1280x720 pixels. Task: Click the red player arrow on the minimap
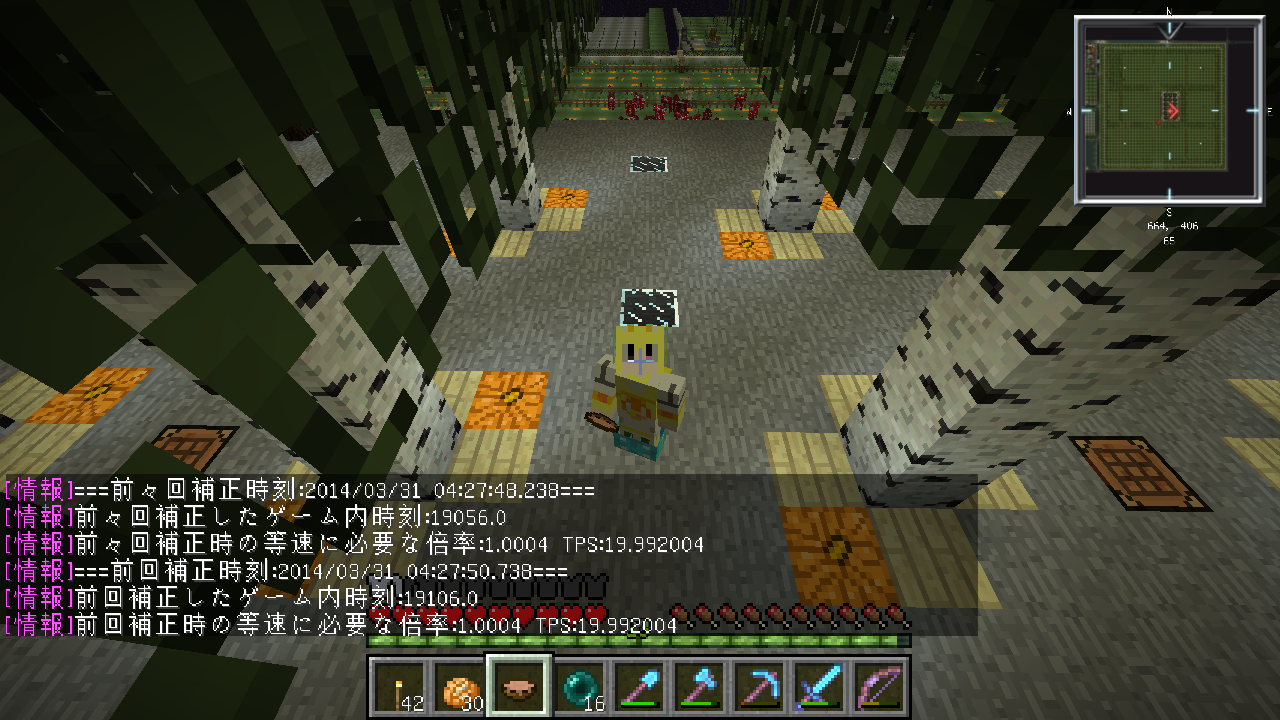[1172, 110]
